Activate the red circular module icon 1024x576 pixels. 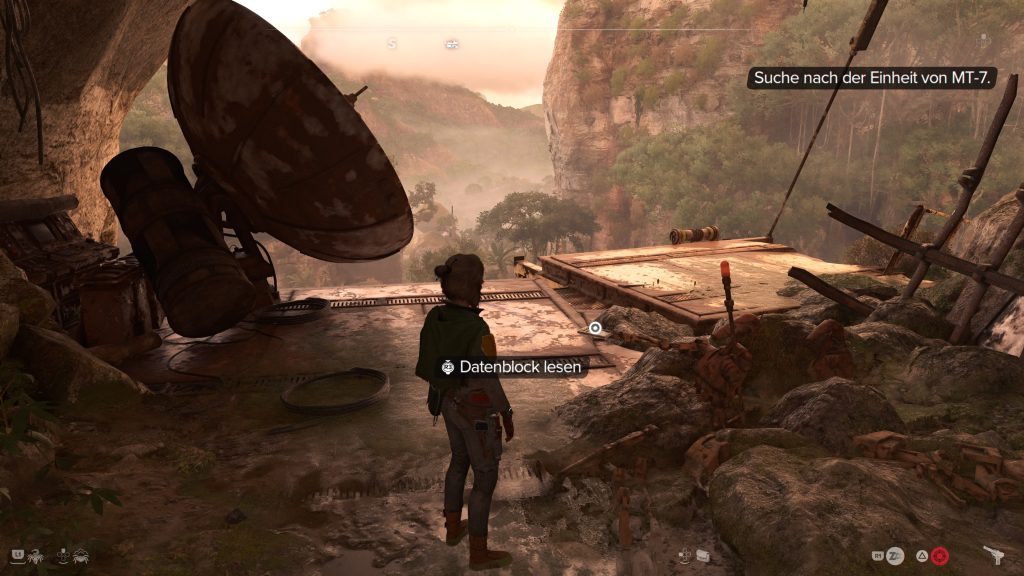[939, 555]
